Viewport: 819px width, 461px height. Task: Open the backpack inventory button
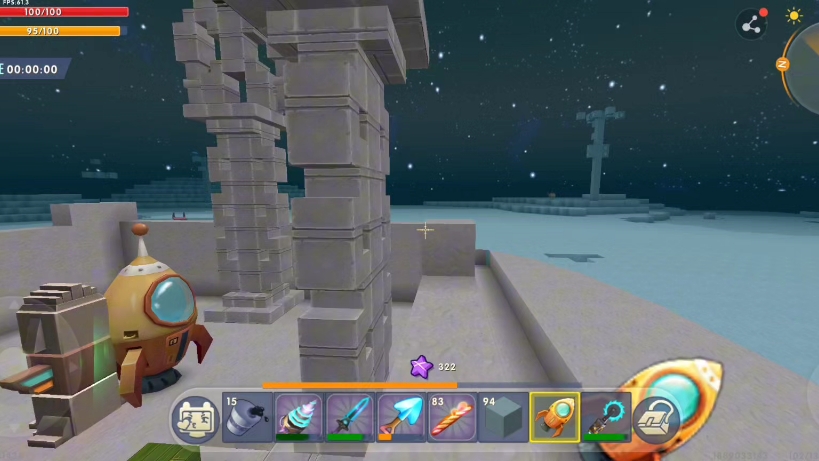pos(656,418)
